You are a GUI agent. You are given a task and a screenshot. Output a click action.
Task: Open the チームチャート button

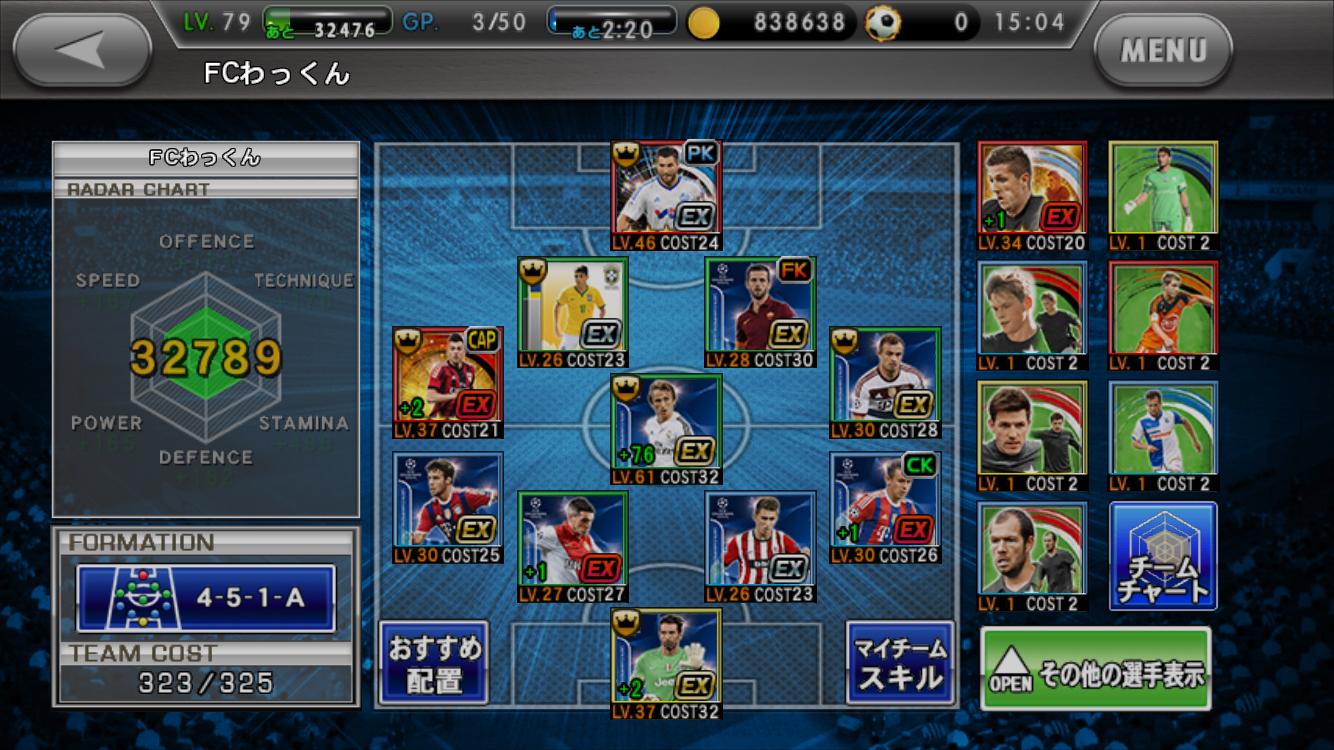tap(1162, 556)
